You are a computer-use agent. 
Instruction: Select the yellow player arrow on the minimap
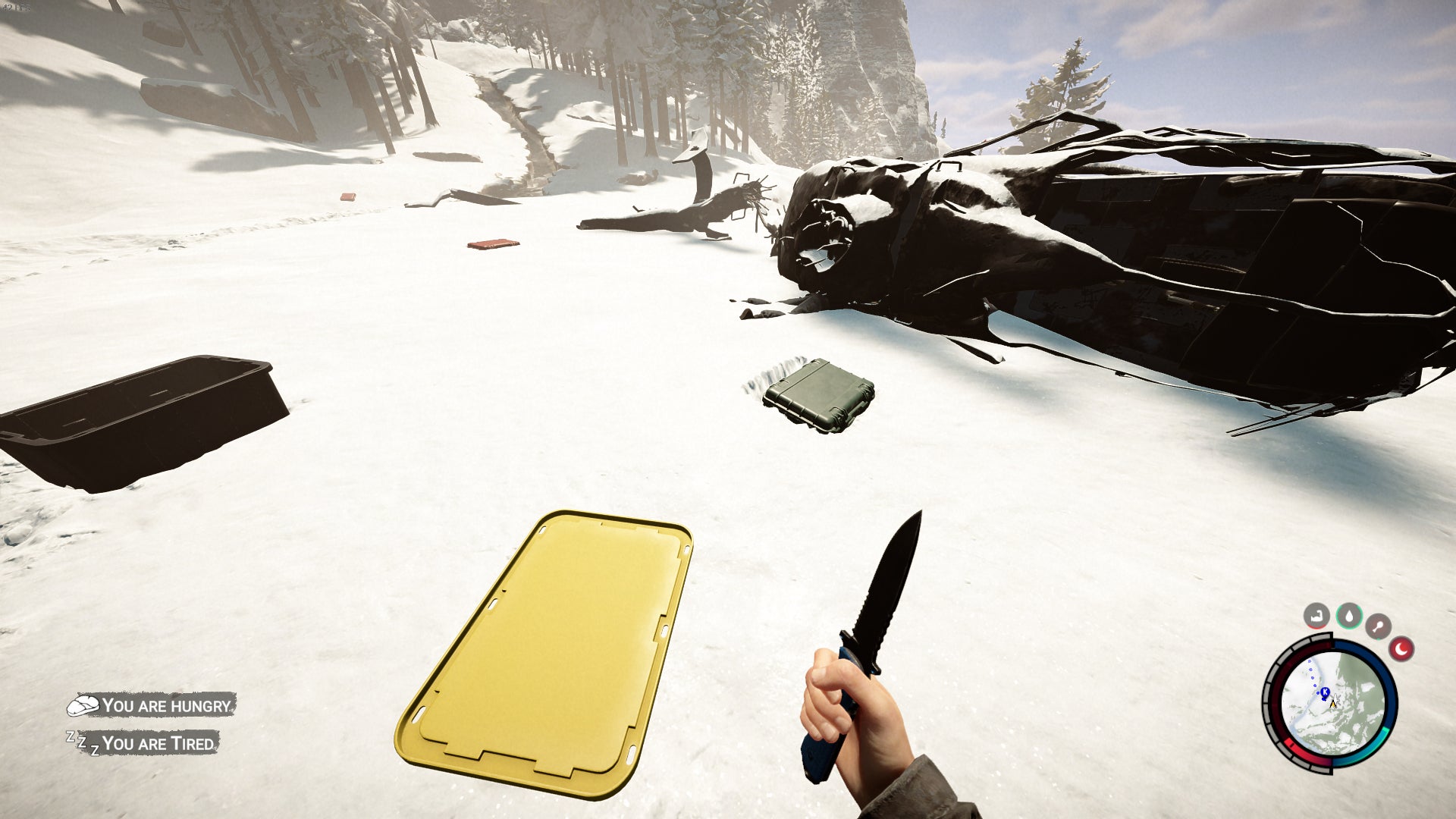pyautogui.click(x=1333, y=704)
